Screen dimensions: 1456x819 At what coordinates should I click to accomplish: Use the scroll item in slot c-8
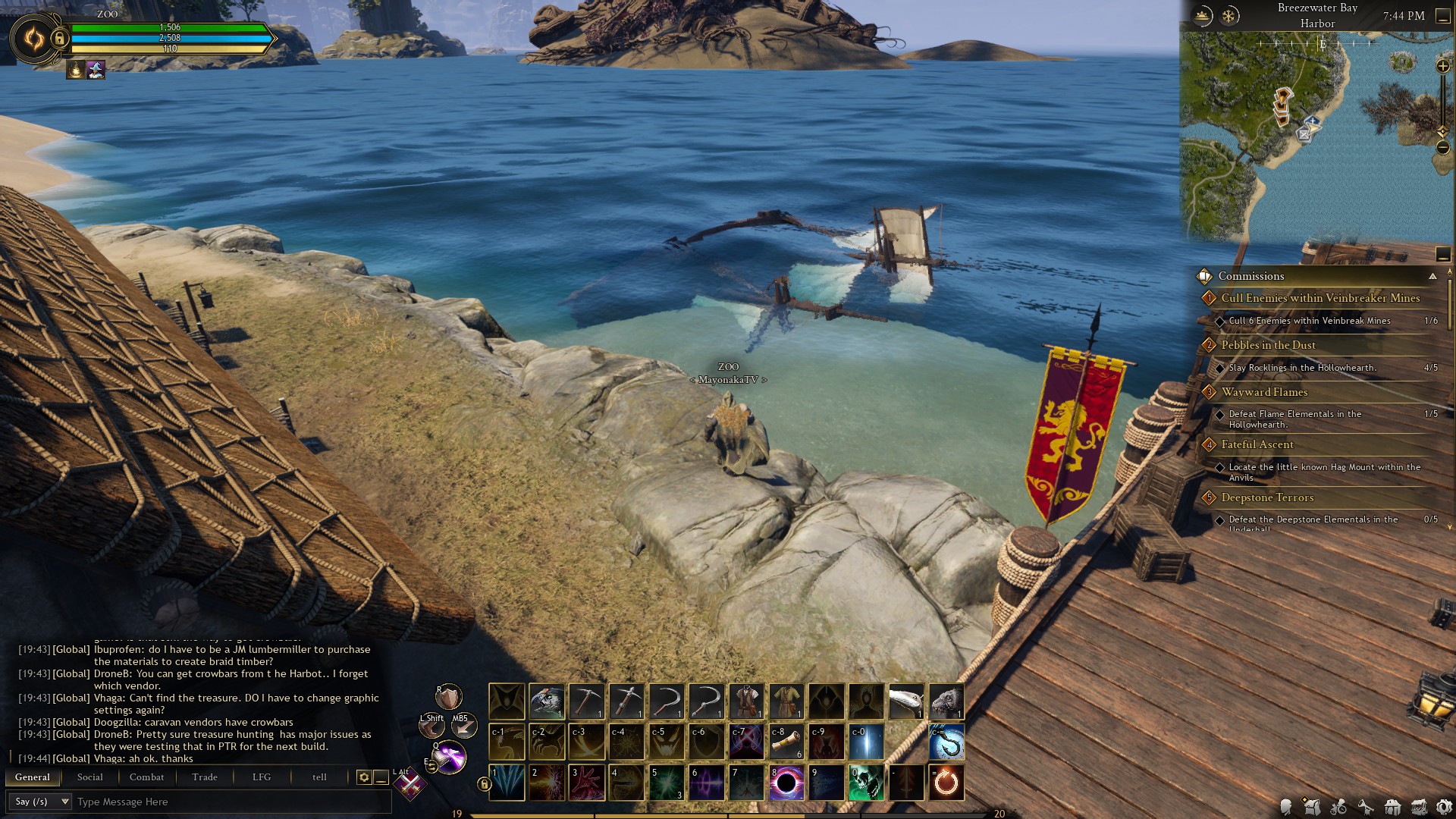tap(786, 742)
